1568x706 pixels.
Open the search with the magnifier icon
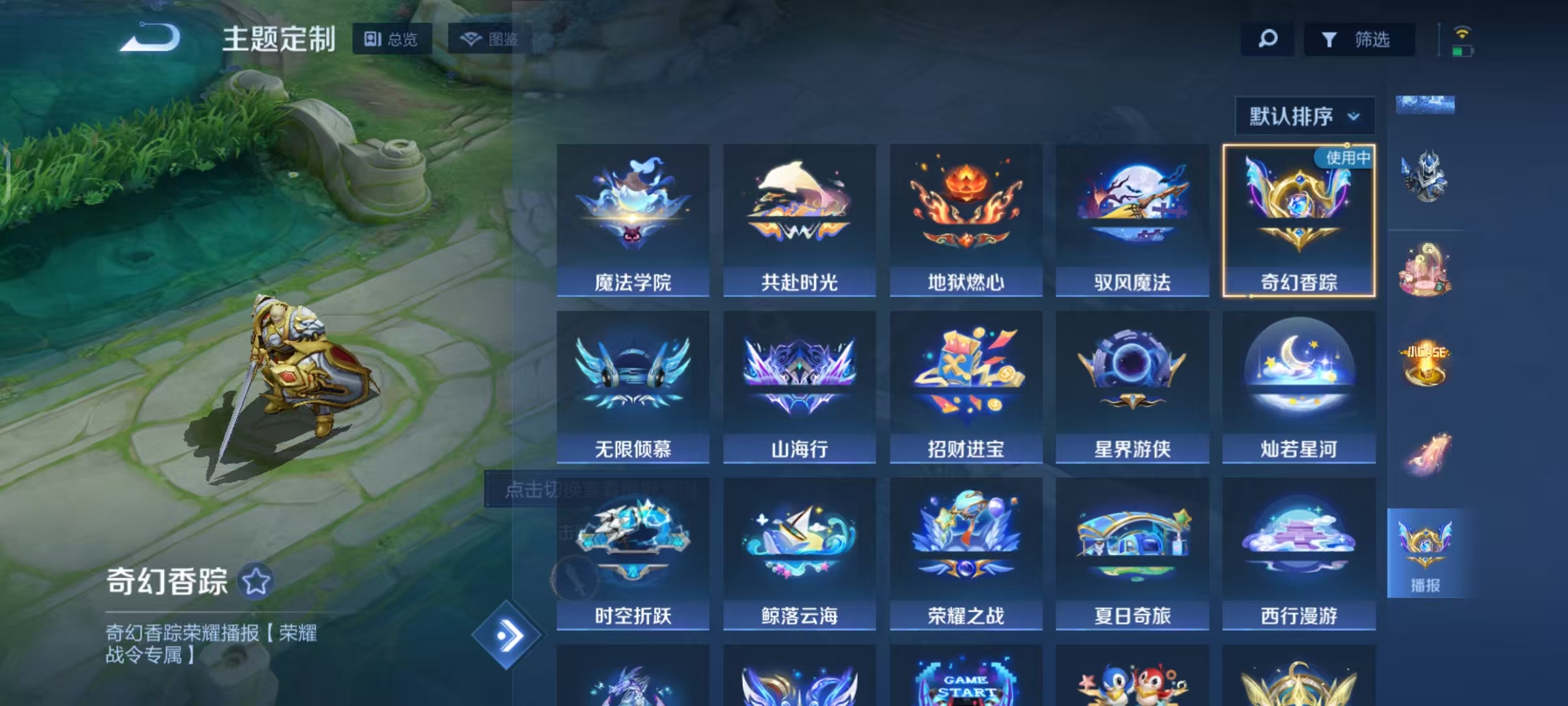pyautogui.click(x=1266, y=39)
